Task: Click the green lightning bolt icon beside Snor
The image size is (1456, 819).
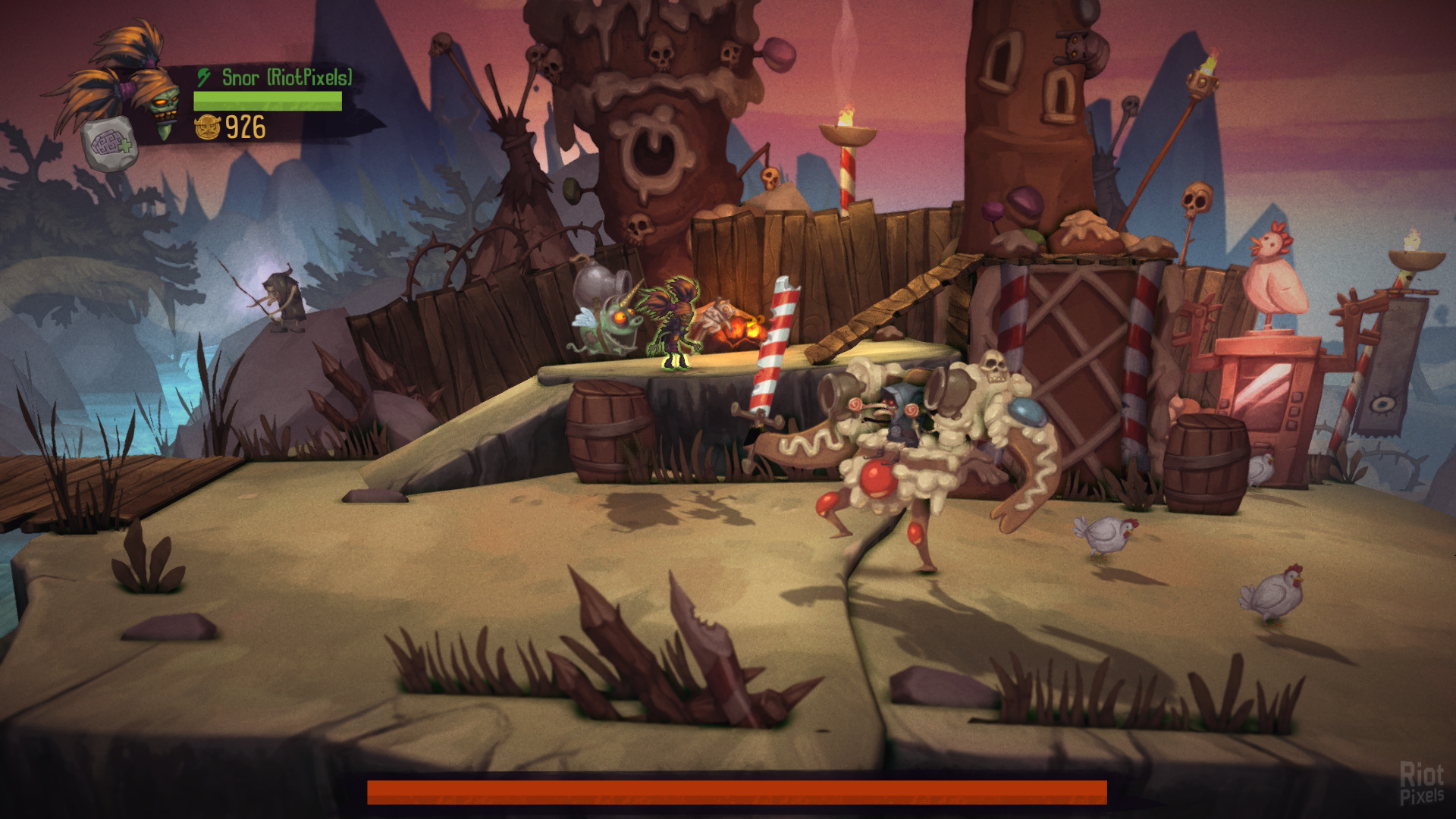Action: (203, 77)
